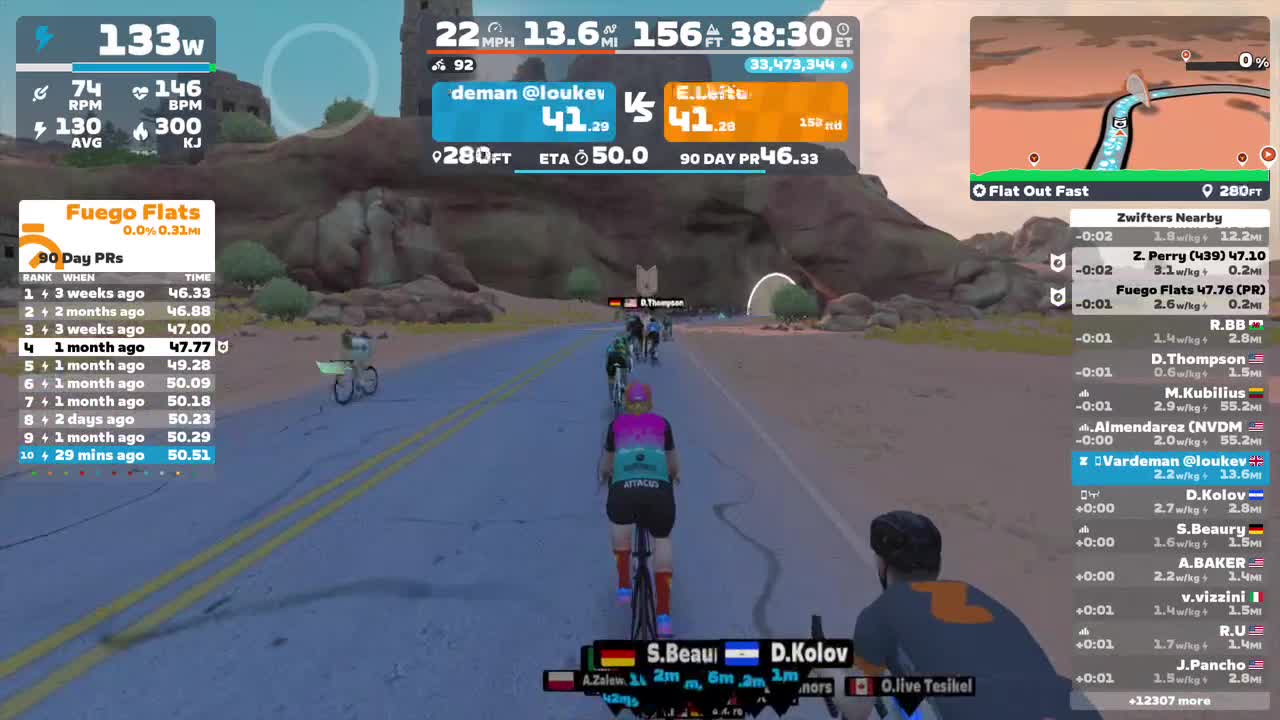1280x720 pixels.
Task: Click rider D.Kolov in the nearby list
Action: coord(1214,495)
